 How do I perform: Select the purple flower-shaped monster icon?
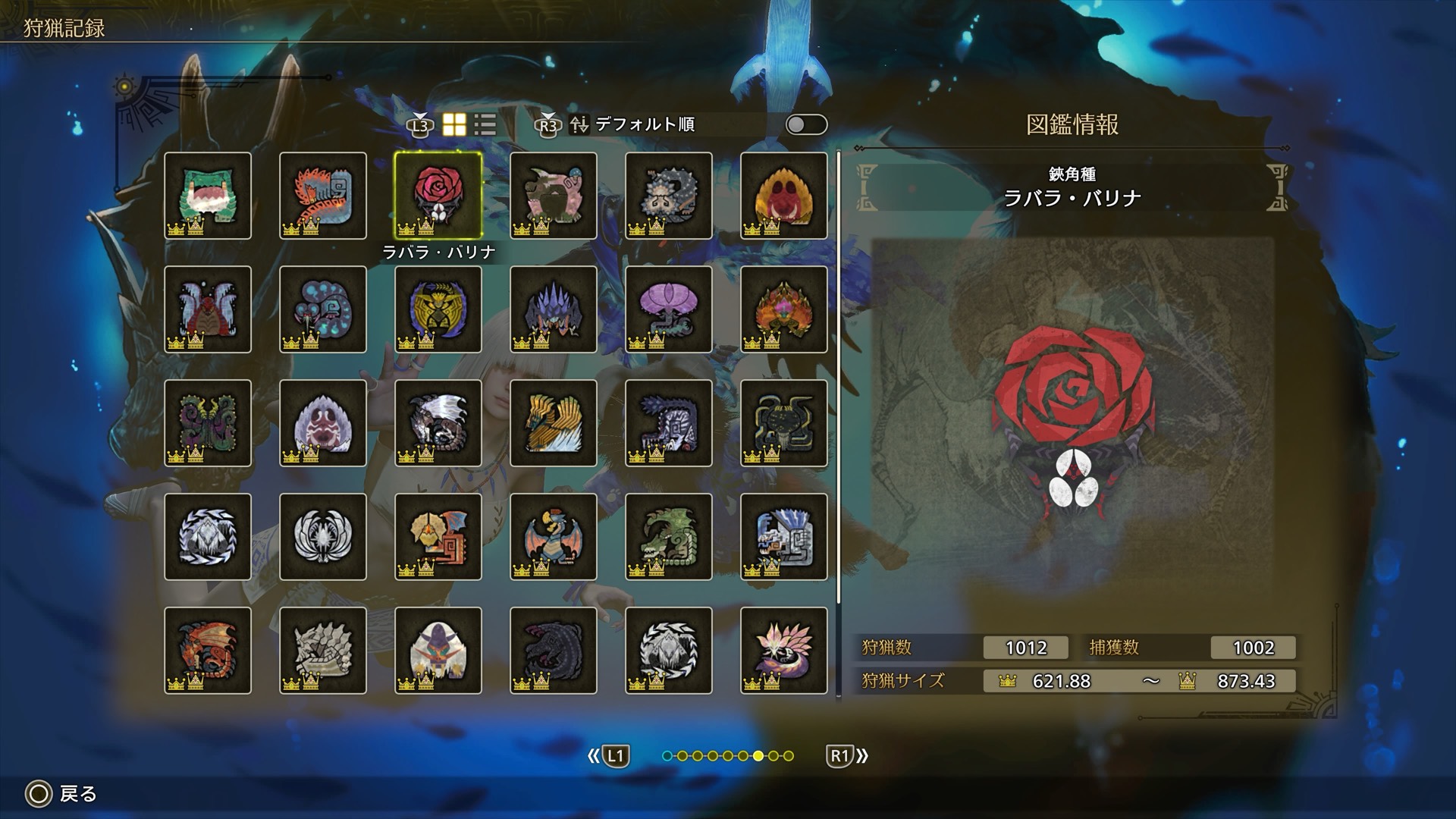pos(668,309)
